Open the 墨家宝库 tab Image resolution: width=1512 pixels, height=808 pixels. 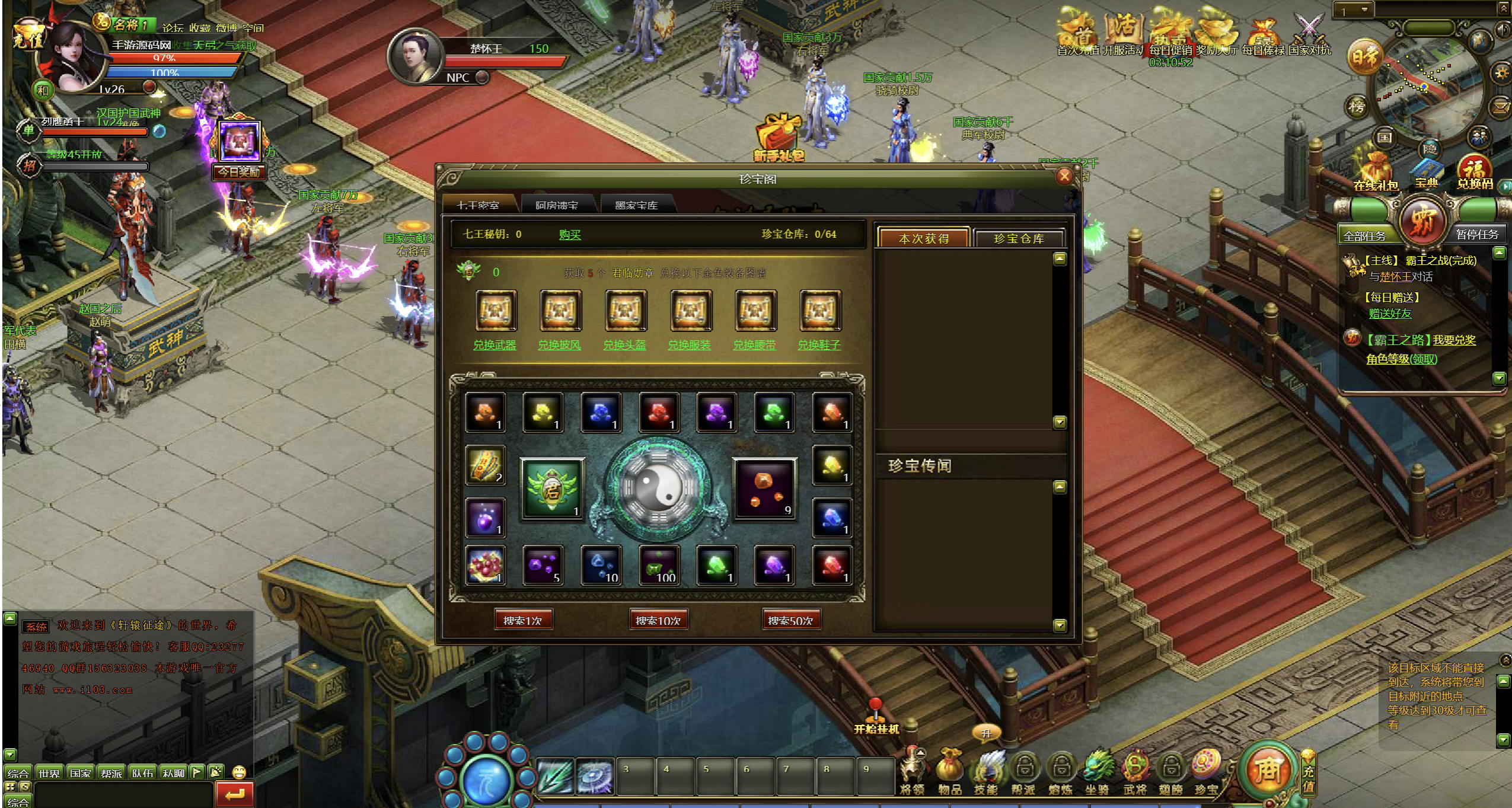[x=636, y=205]
